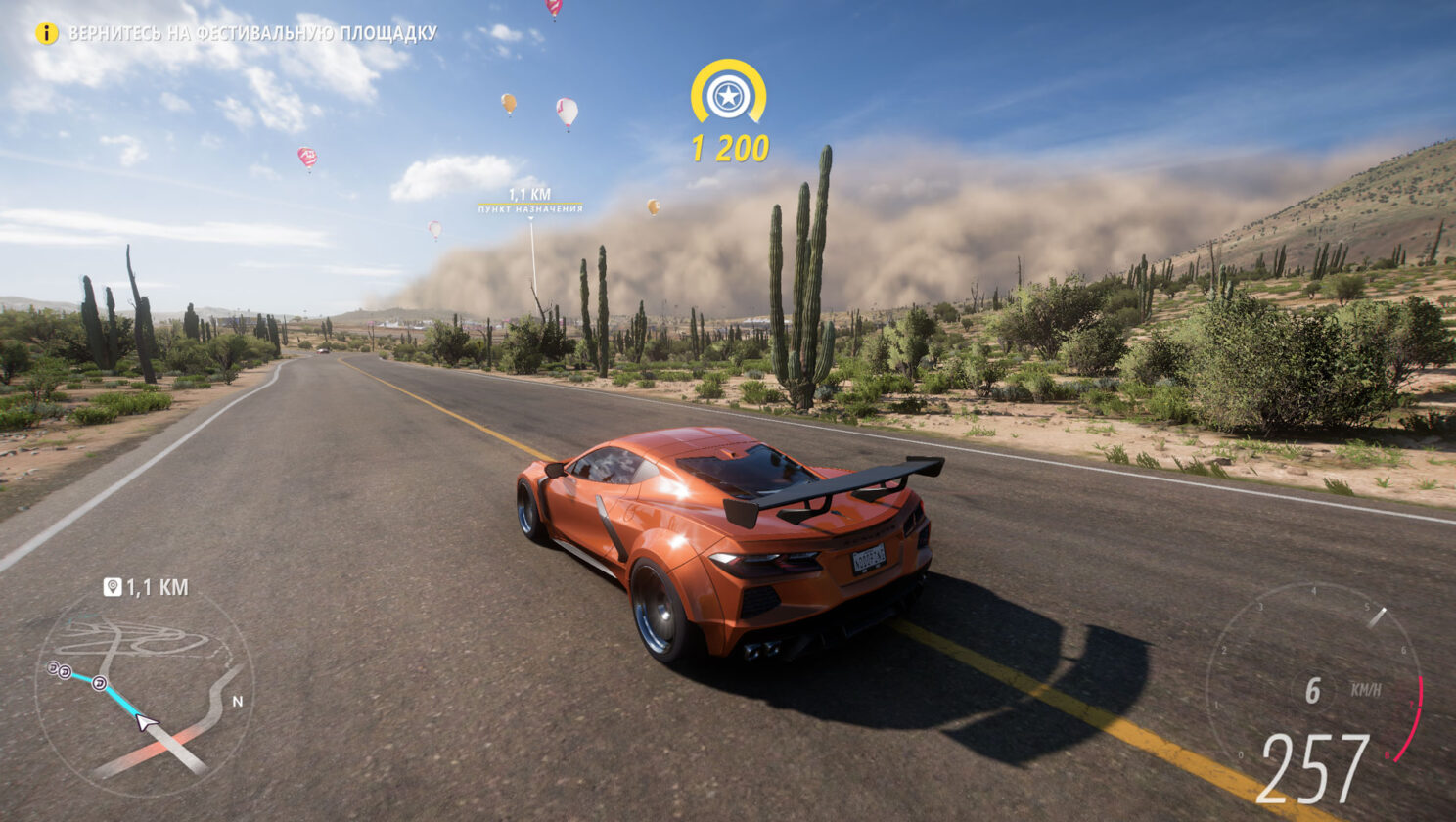Click the circular minimap
Viewport: 1456px width, 822px height.
[x=145, y=690]
